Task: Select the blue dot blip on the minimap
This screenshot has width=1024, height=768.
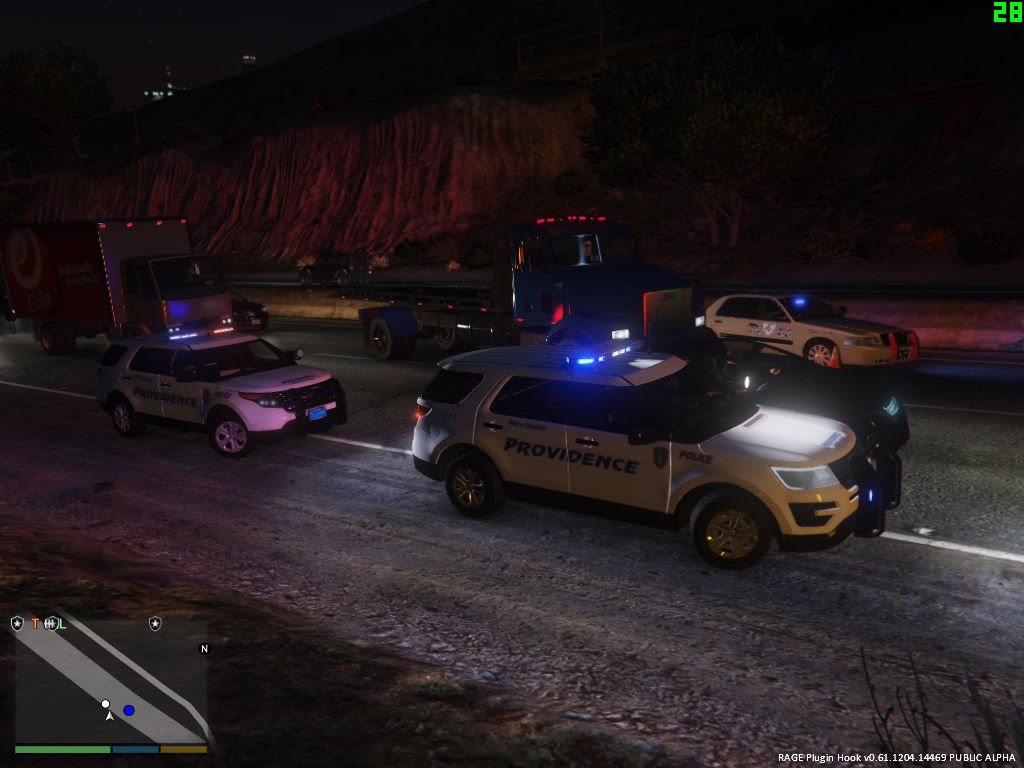Action: pyautogui.click(x=129, y=710)
